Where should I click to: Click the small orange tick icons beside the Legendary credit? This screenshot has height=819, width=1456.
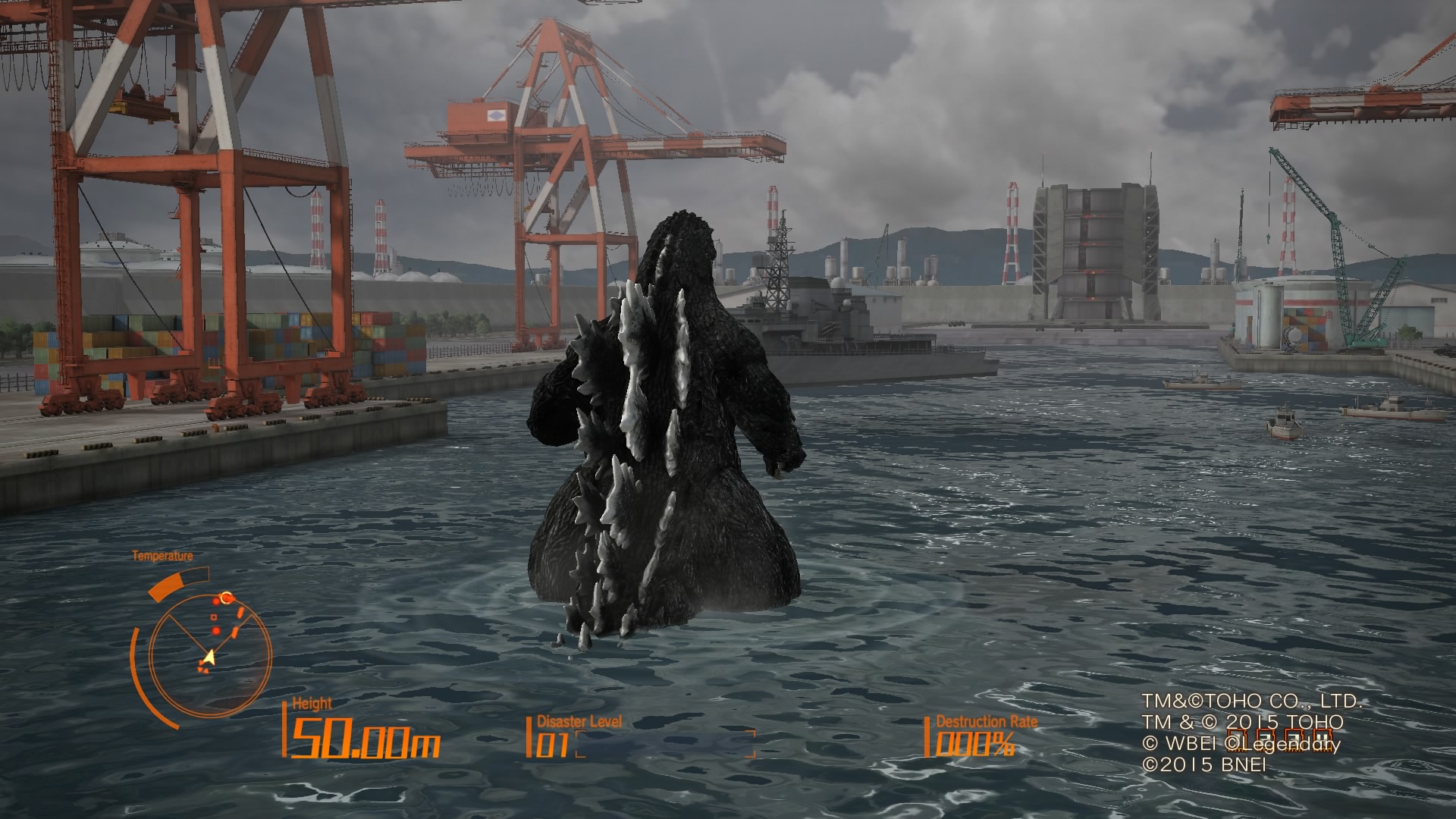pyautogui.click(x=1279, y=739)
